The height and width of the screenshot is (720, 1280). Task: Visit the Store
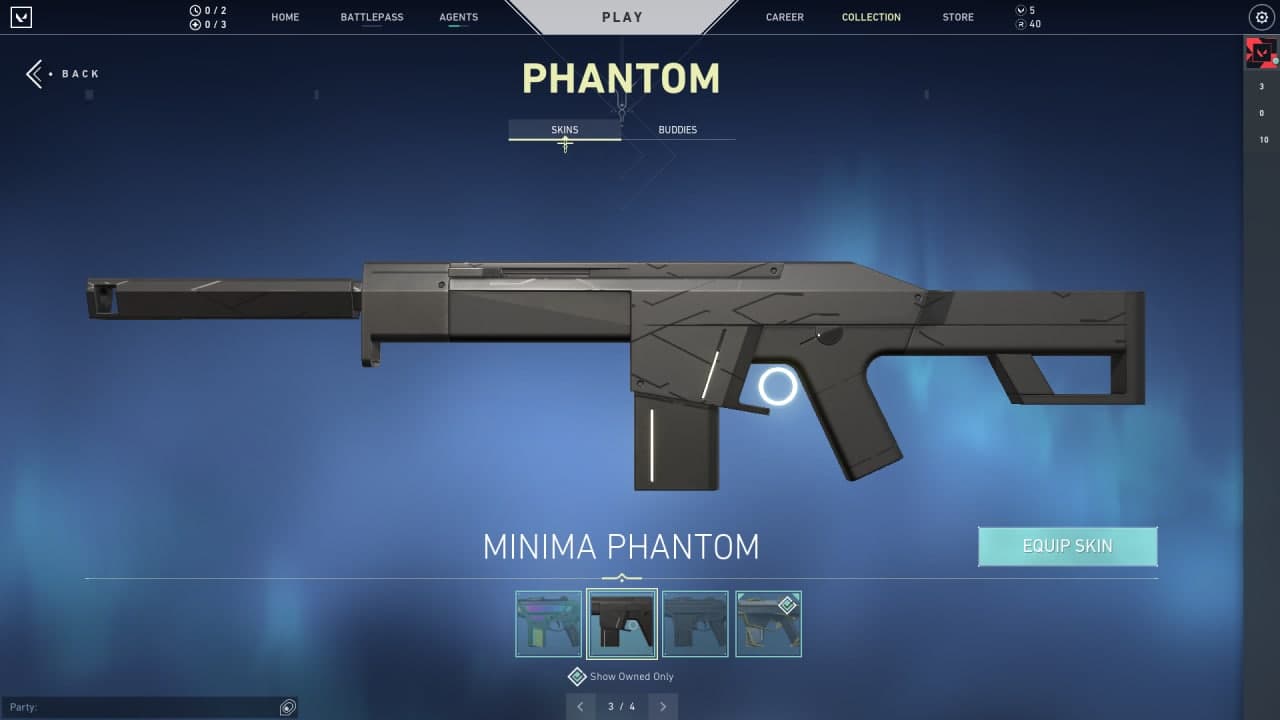957,17
